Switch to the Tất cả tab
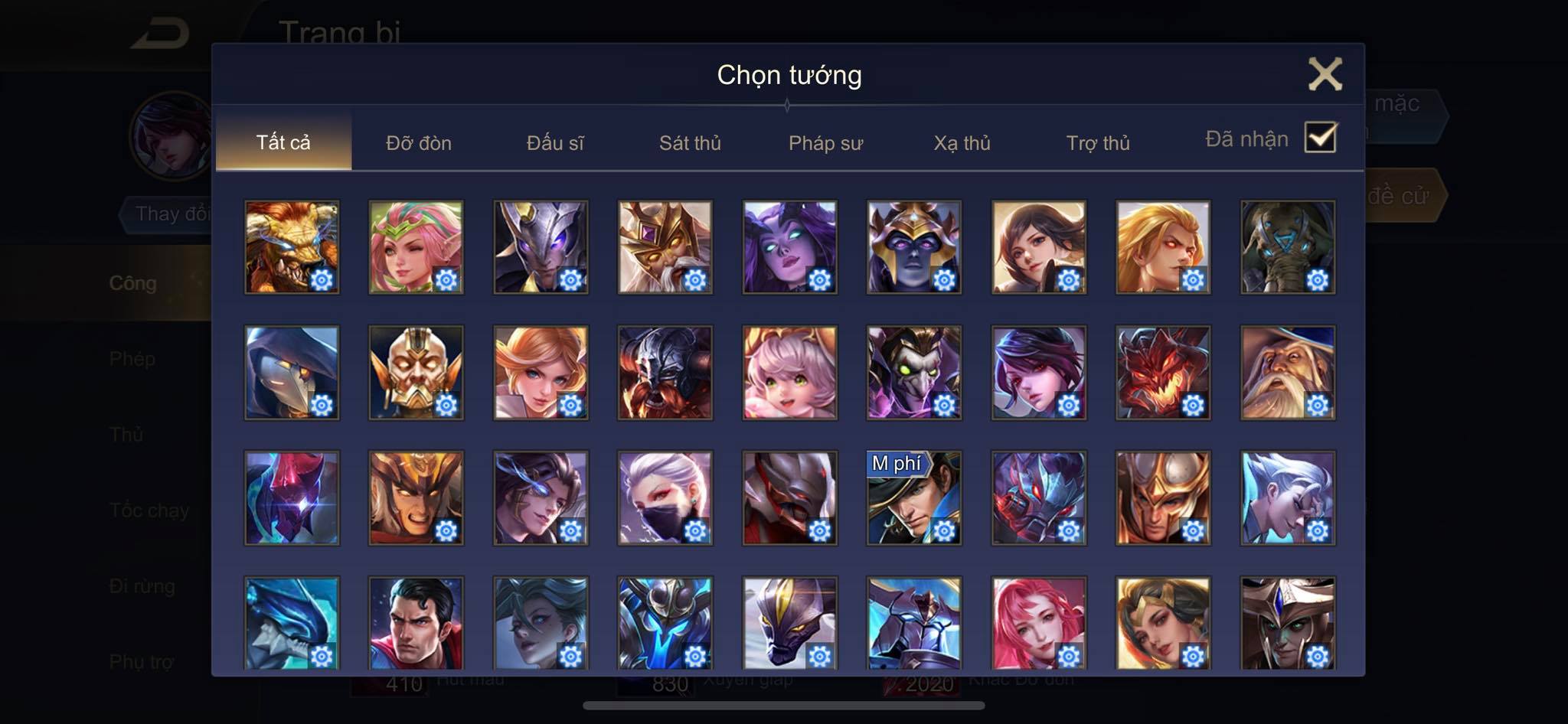The width and height of the screenshot is (1568, 724). [x=283, y=142]
